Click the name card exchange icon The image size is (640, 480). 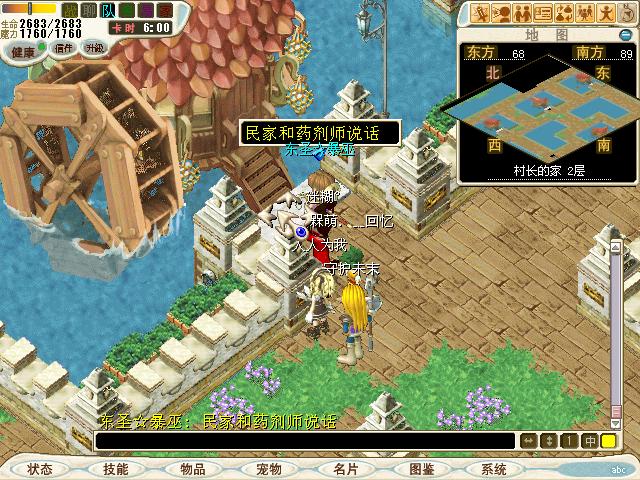[543, 13]
